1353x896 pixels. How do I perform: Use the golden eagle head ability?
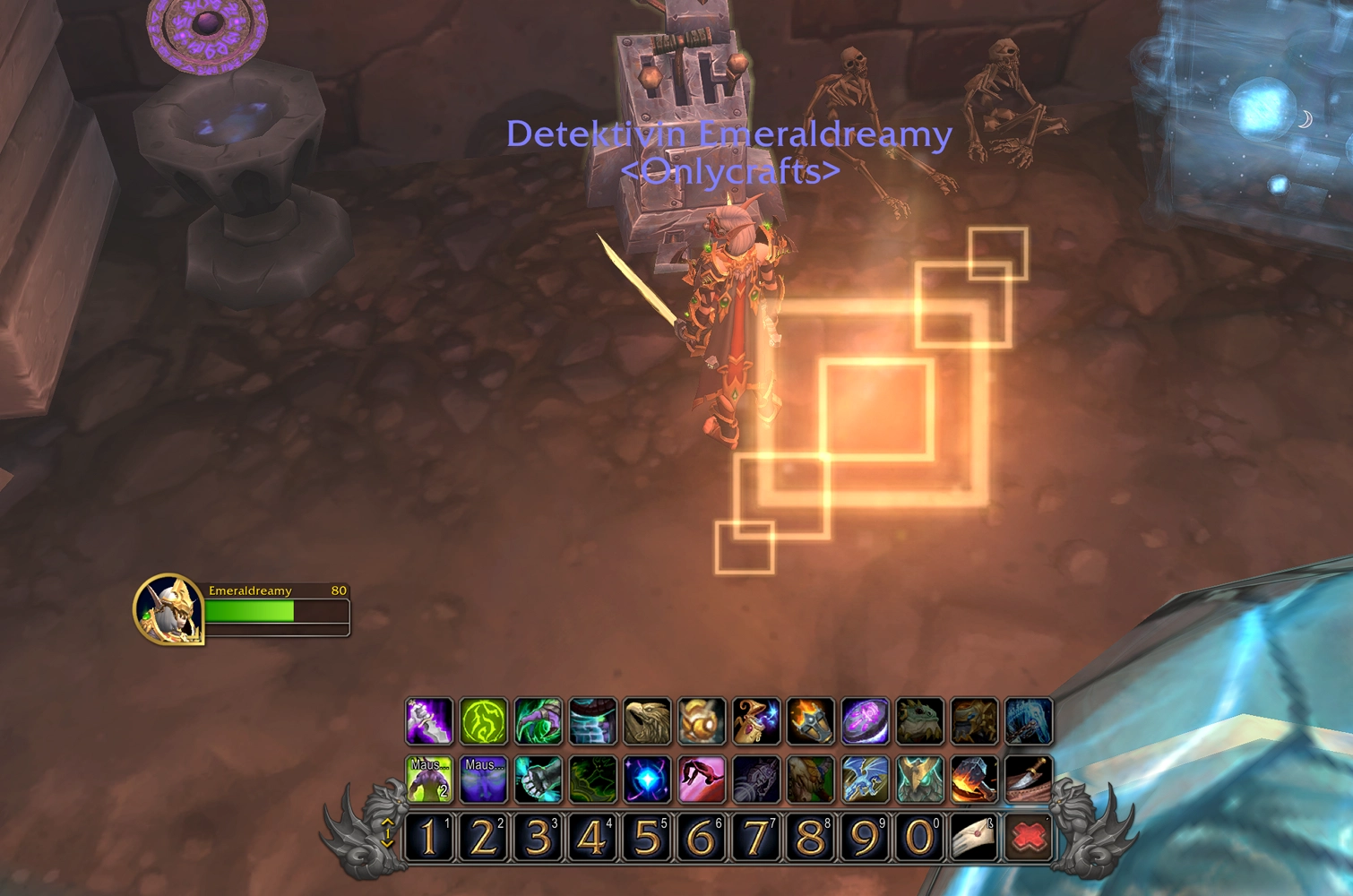pyautogui.click(x=647, y=721)
